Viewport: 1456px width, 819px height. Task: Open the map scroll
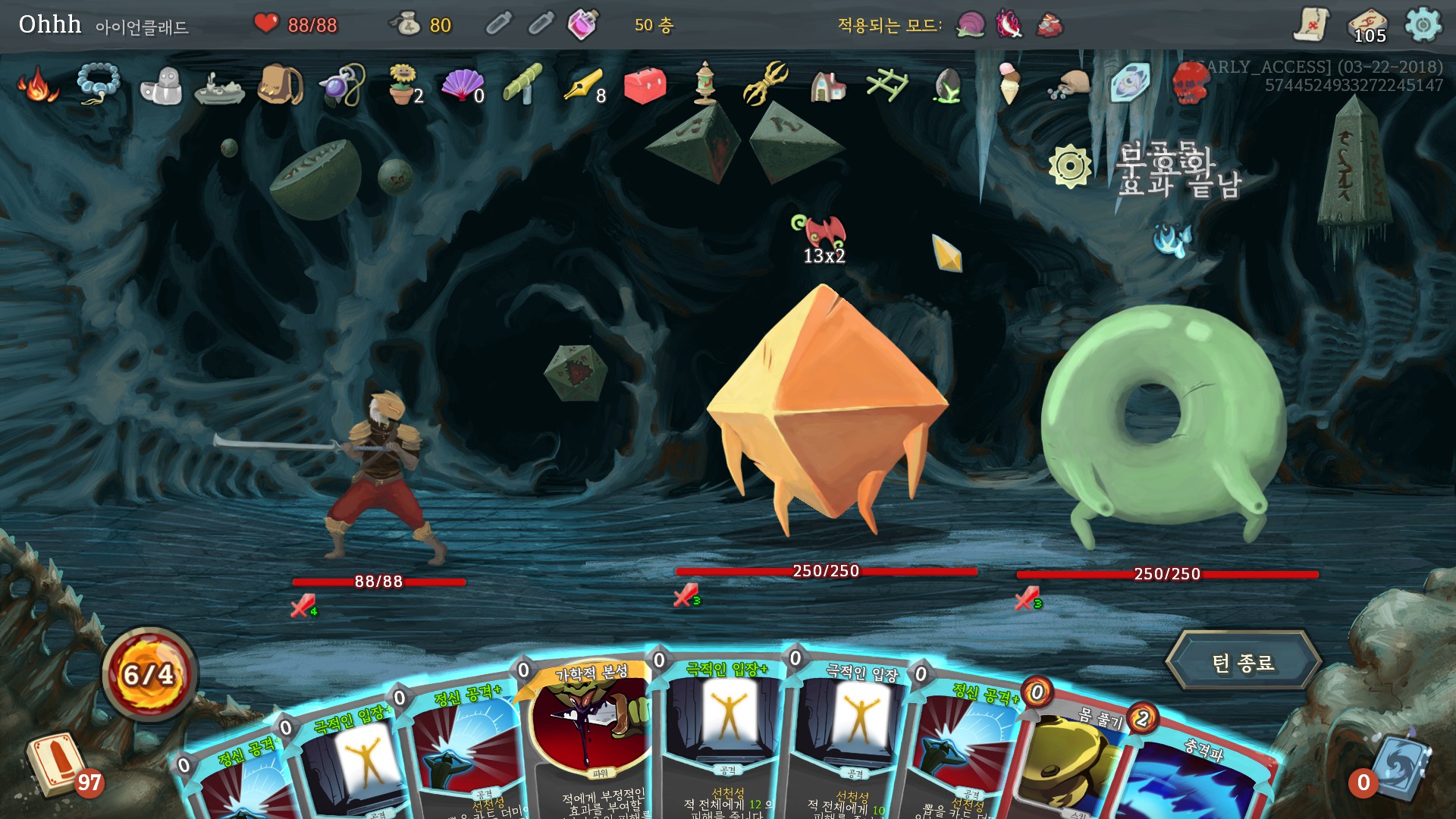(x=1311, y=25)
